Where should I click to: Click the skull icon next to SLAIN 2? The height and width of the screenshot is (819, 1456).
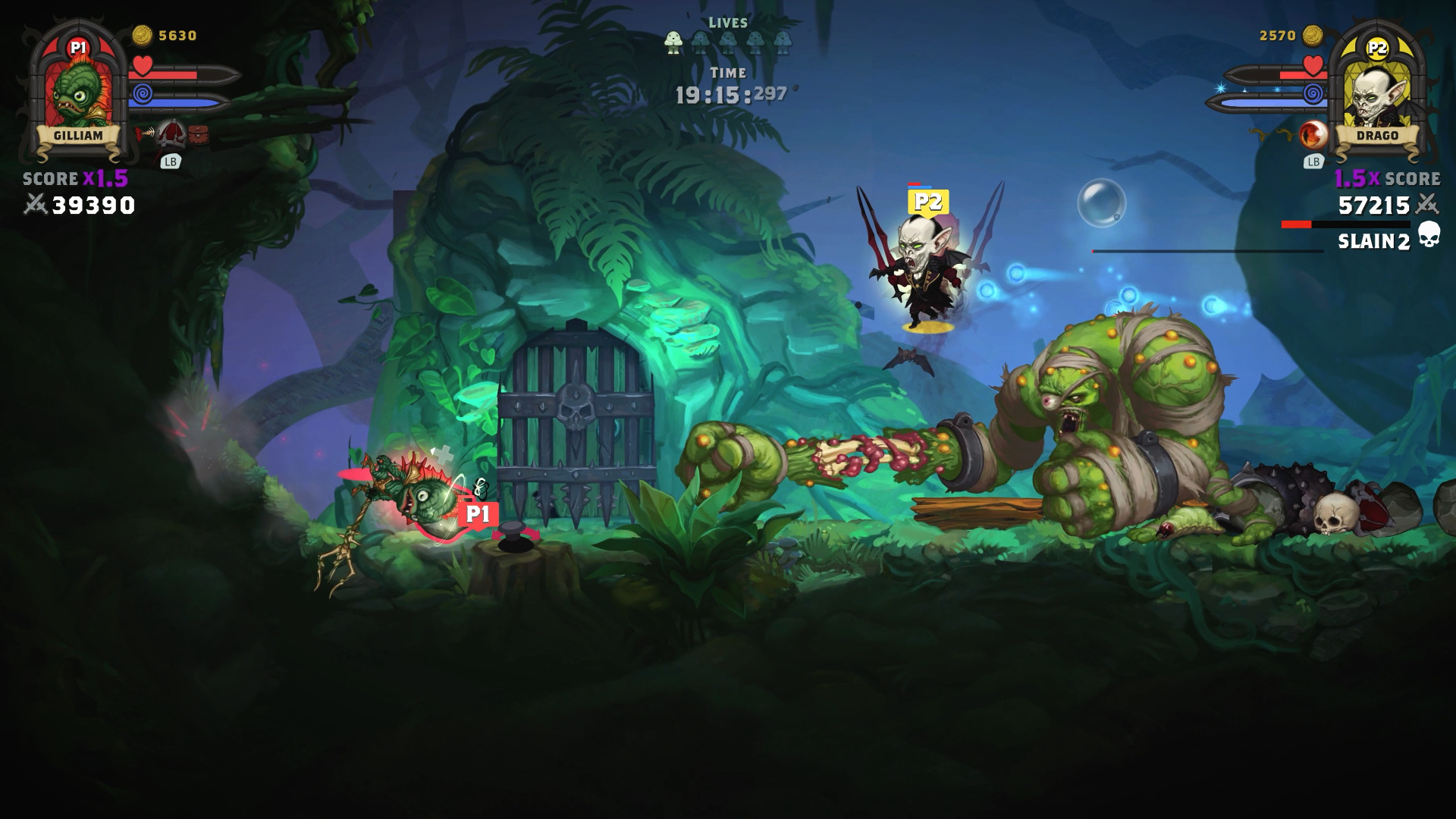tap(1429, 237)
